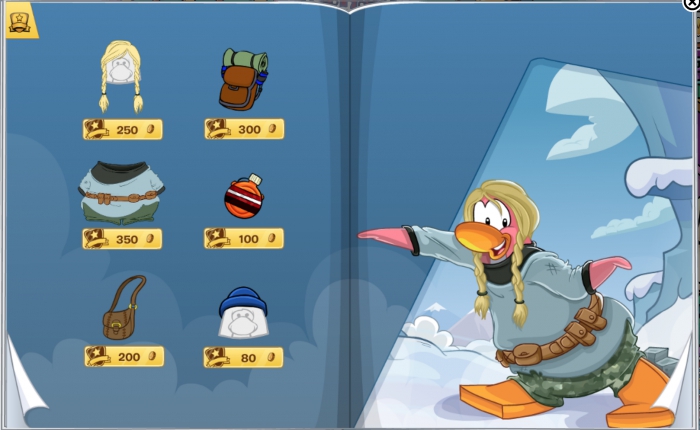Pick the gray shirt with belt outfit
The image size is (700, 430).
pos(122,191)
